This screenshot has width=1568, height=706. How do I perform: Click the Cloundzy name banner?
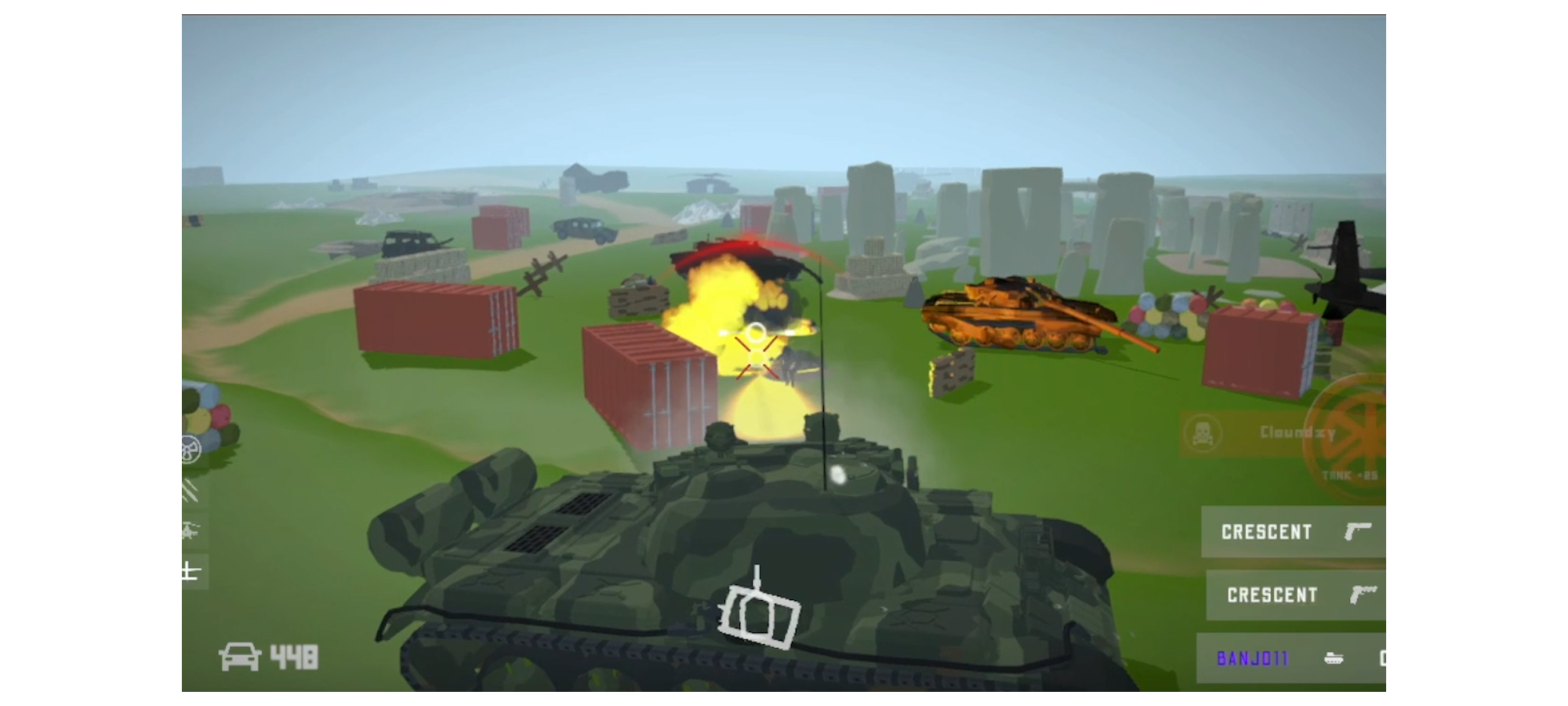tap(1298, 431)
